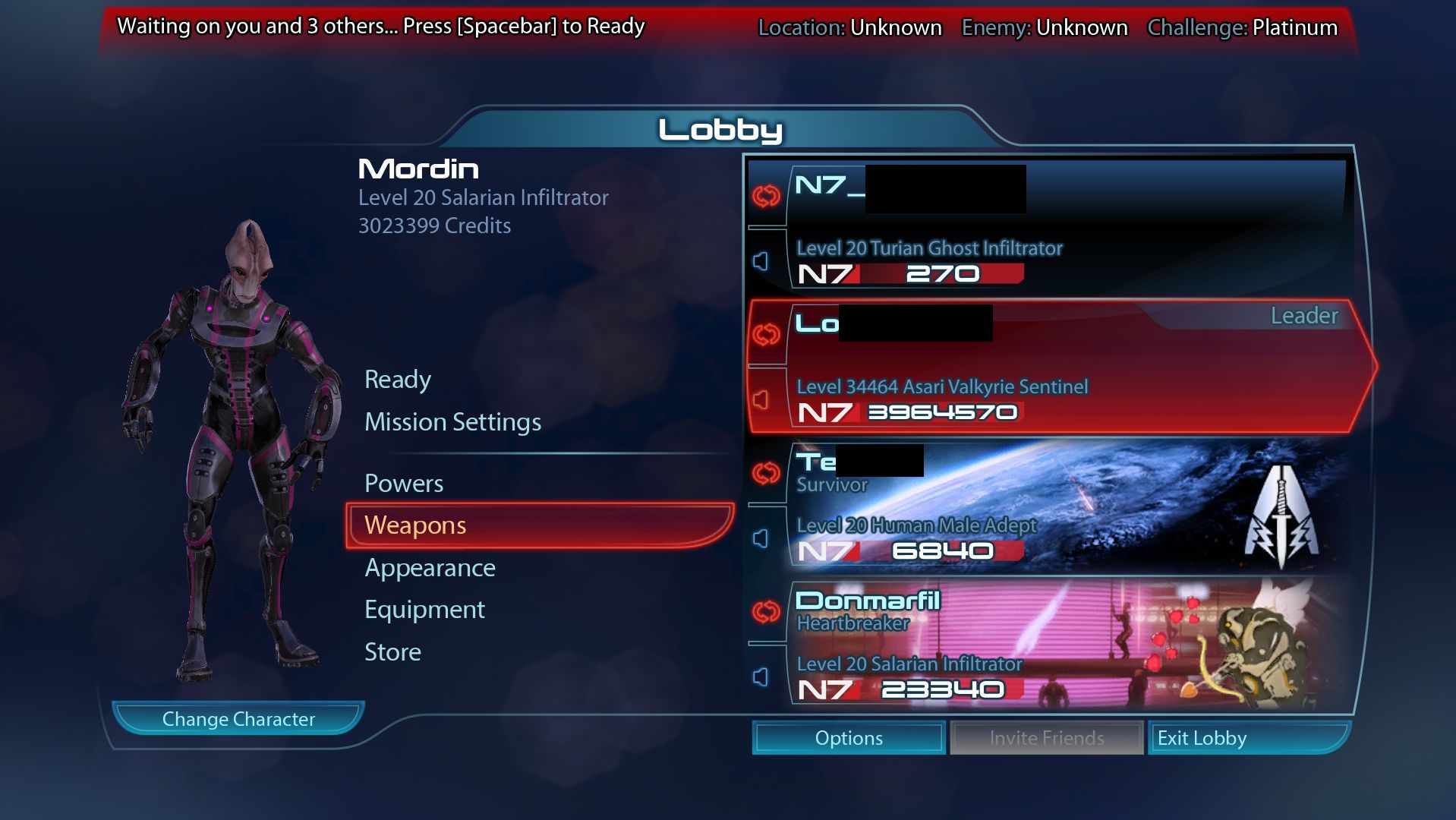Open Mission Settings
Screen dimensions: 1456x820
[452, 422]
